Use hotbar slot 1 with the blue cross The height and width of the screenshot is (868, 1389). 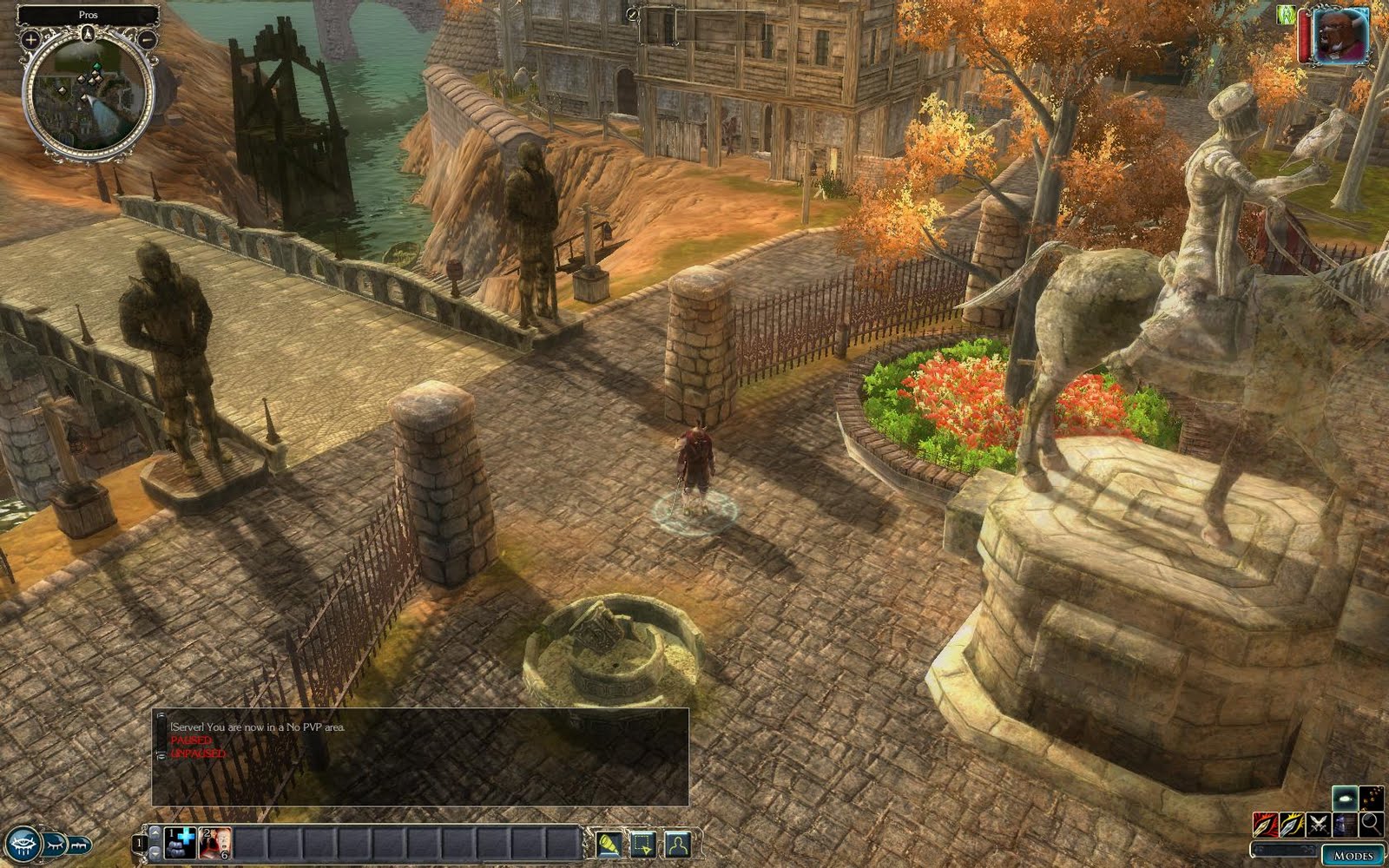[180, 842]
